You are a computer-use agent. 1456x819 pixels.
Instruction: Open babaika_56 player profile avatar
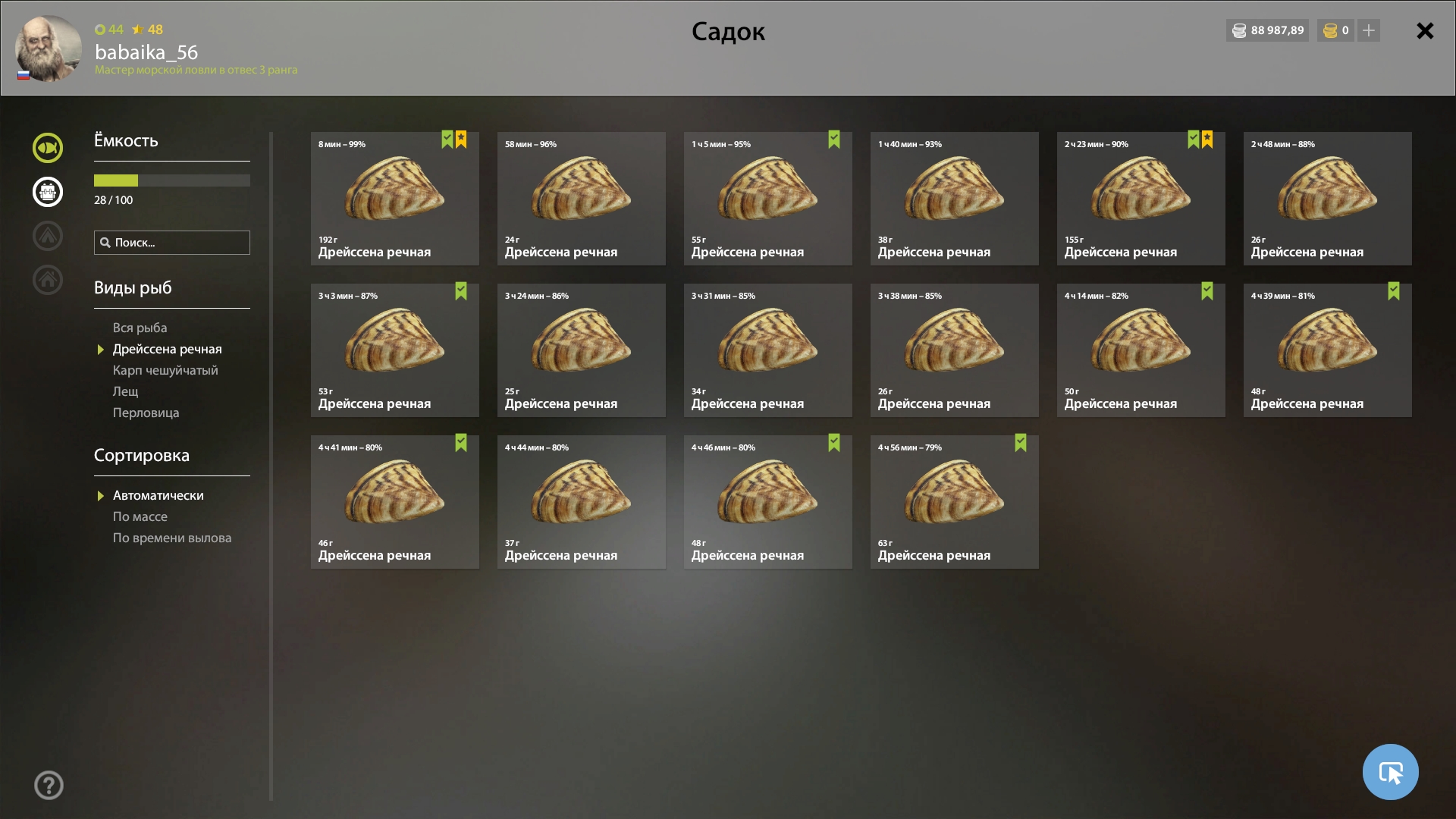coord(49,49)
